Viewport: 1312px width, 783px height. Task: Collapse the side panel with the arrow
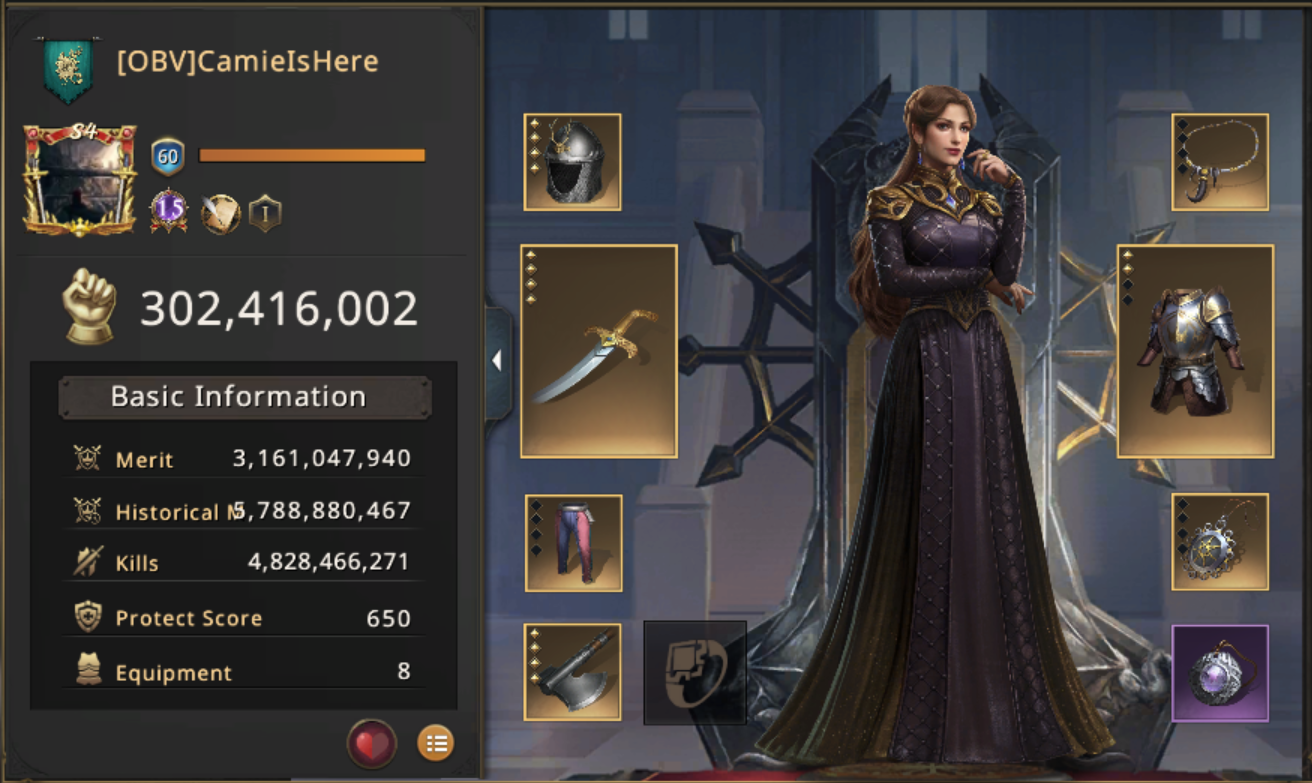pos(497,361)
